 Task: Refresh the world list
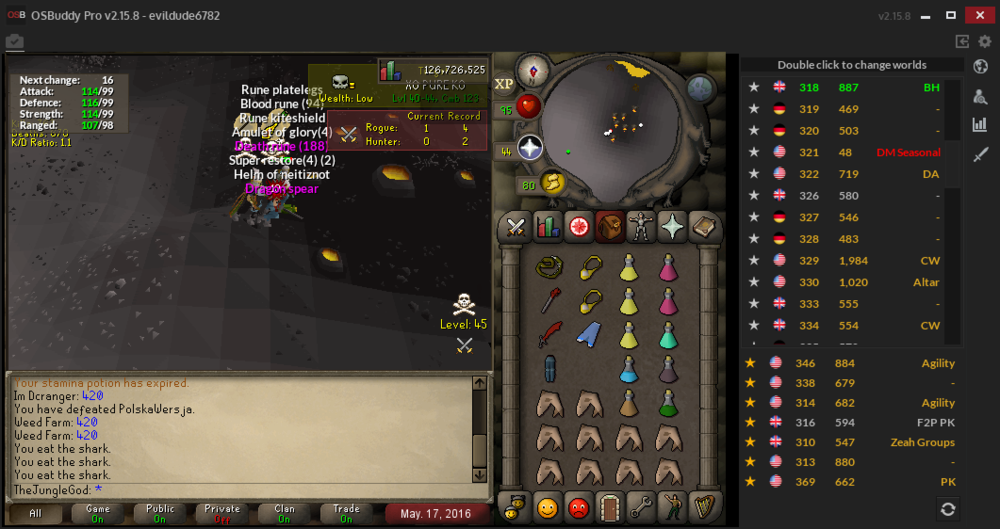[947, 509]
